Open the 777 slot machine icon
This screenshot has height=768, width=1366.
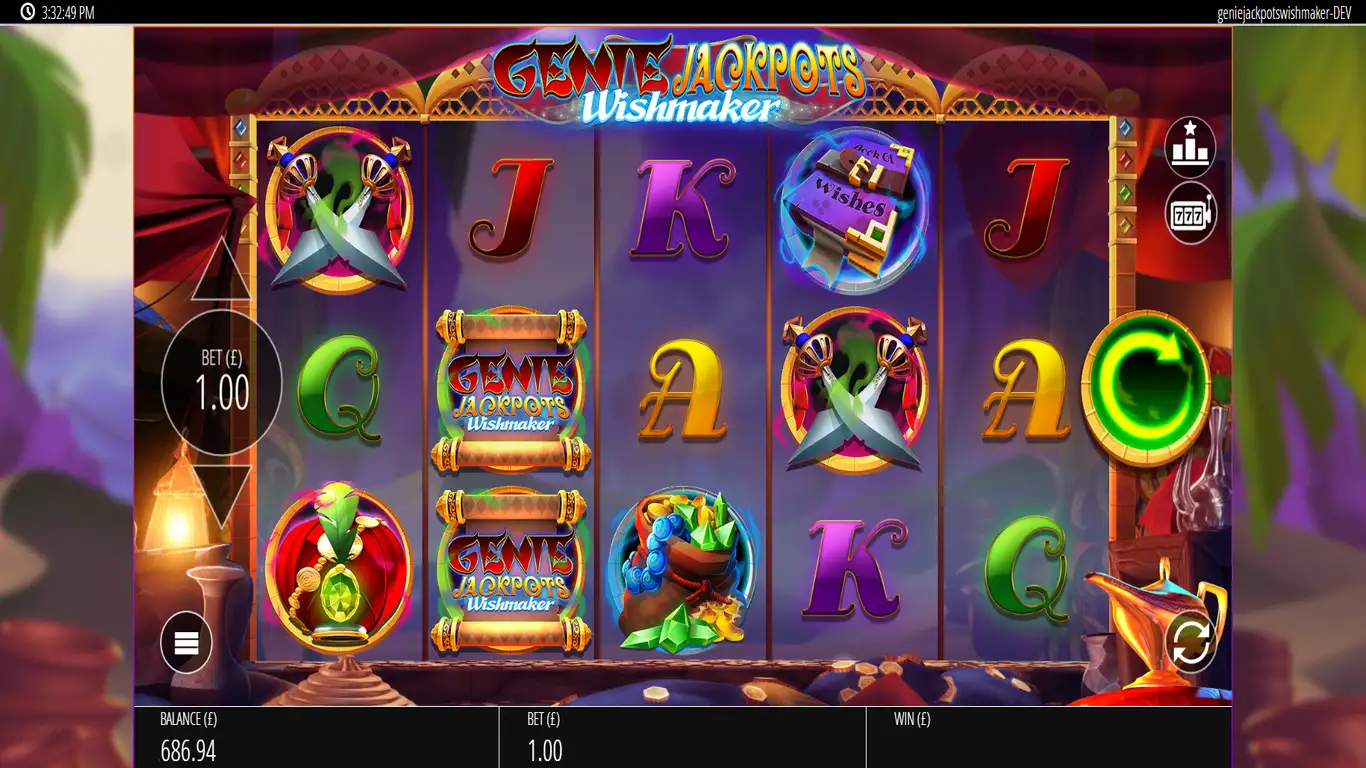(x=1190, y=213)
